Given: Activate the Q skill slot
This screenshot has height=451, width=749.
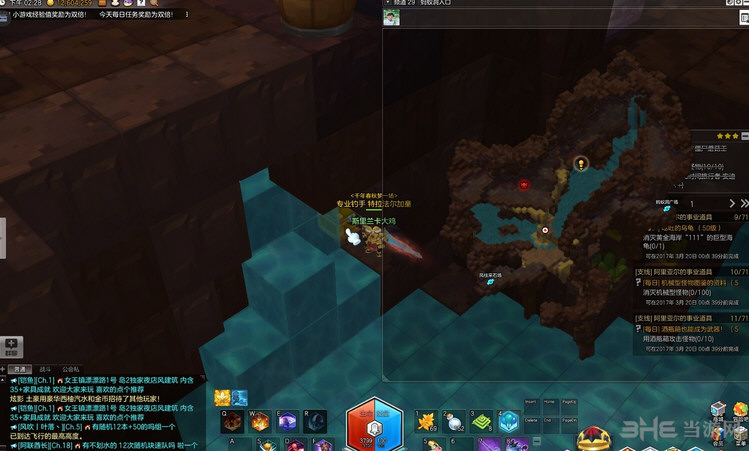Looking at the screenshot, I should click(231, 421).
